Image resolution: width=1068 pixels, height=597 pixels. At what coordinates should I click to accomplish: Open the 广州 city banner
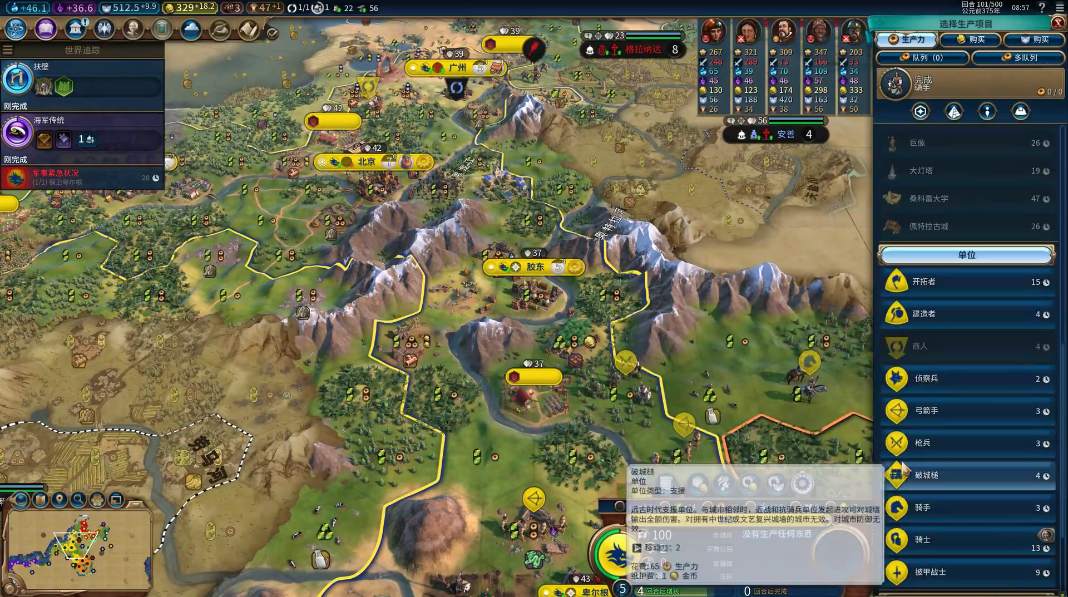coord(457,68)
